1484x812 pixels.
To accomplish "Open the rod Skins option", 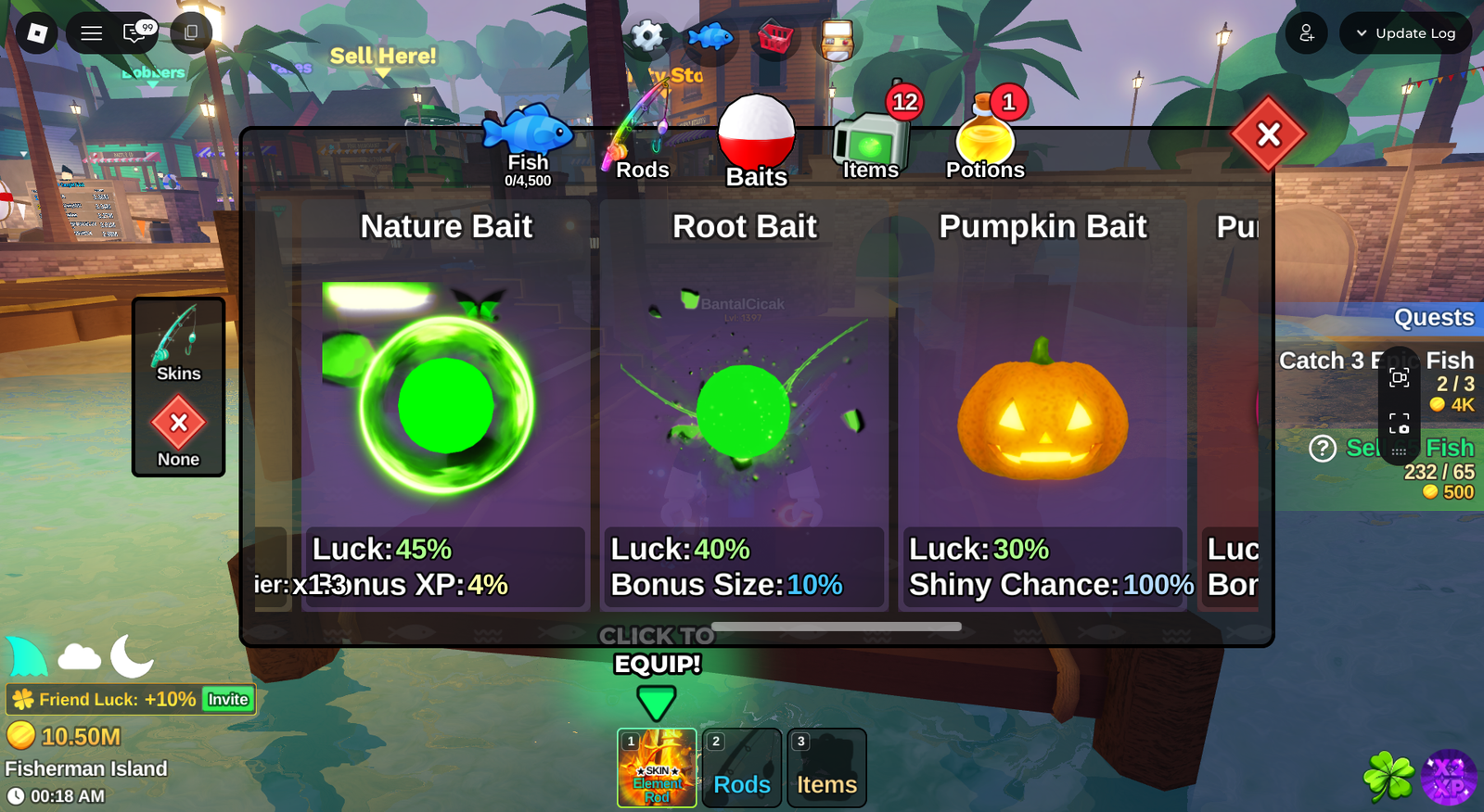I will pos(178,345).
